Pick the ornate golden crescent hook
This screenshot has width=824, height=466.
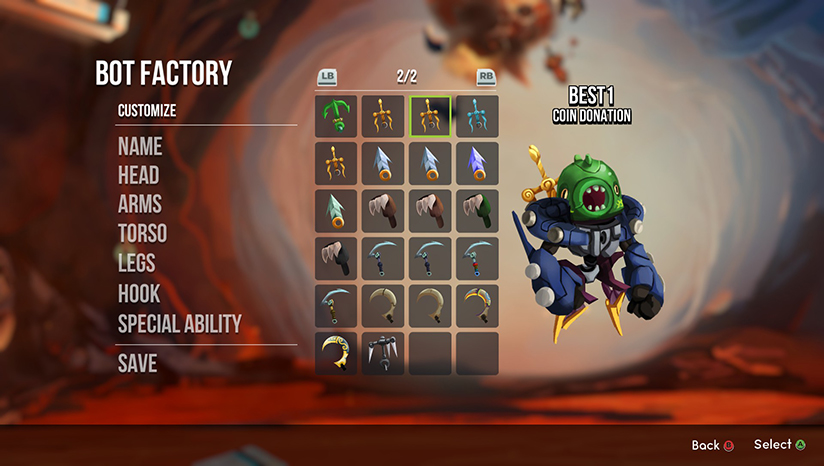336,353
